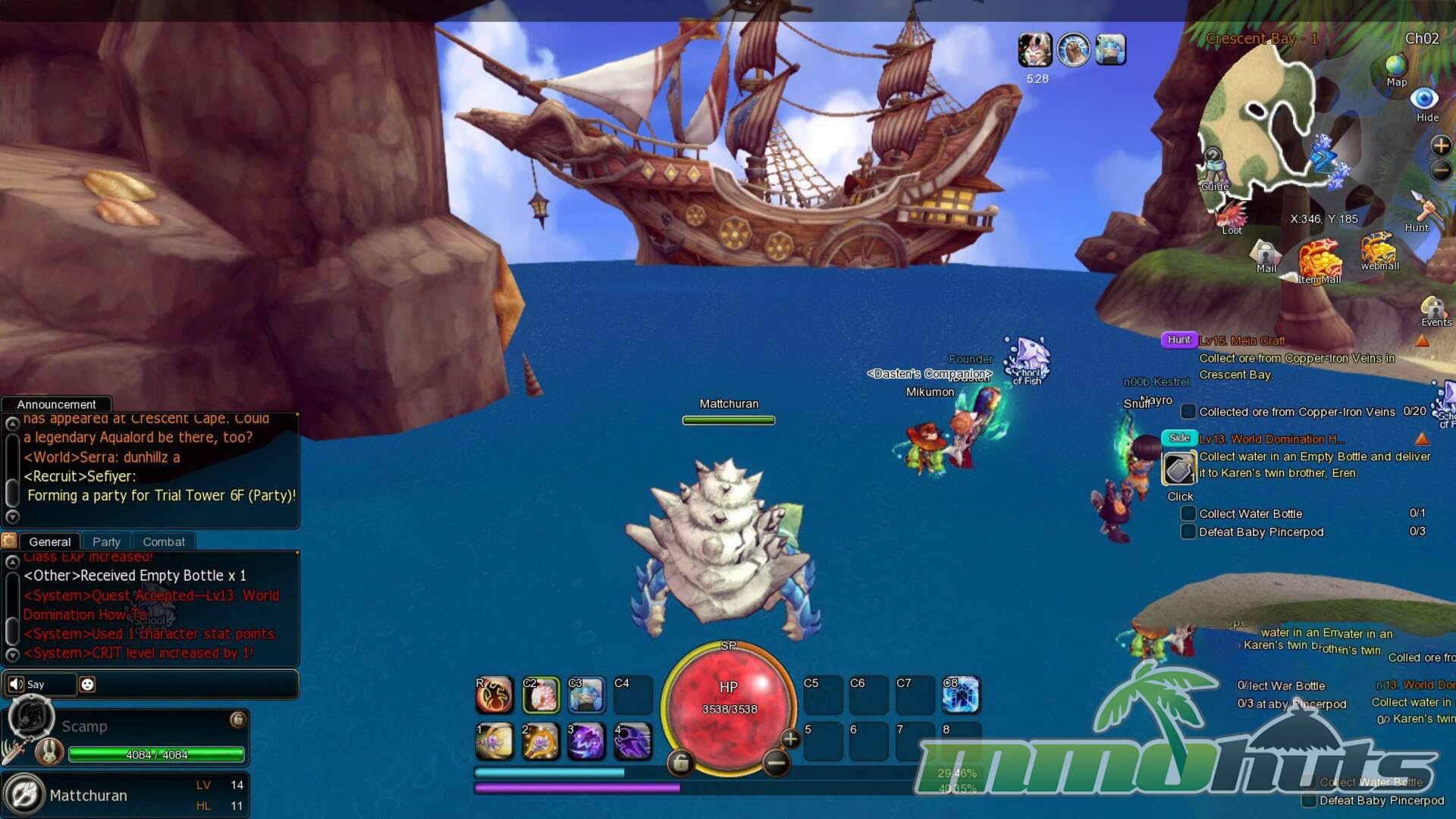Zoom out the minimap with minus button

pos(1440,171)
